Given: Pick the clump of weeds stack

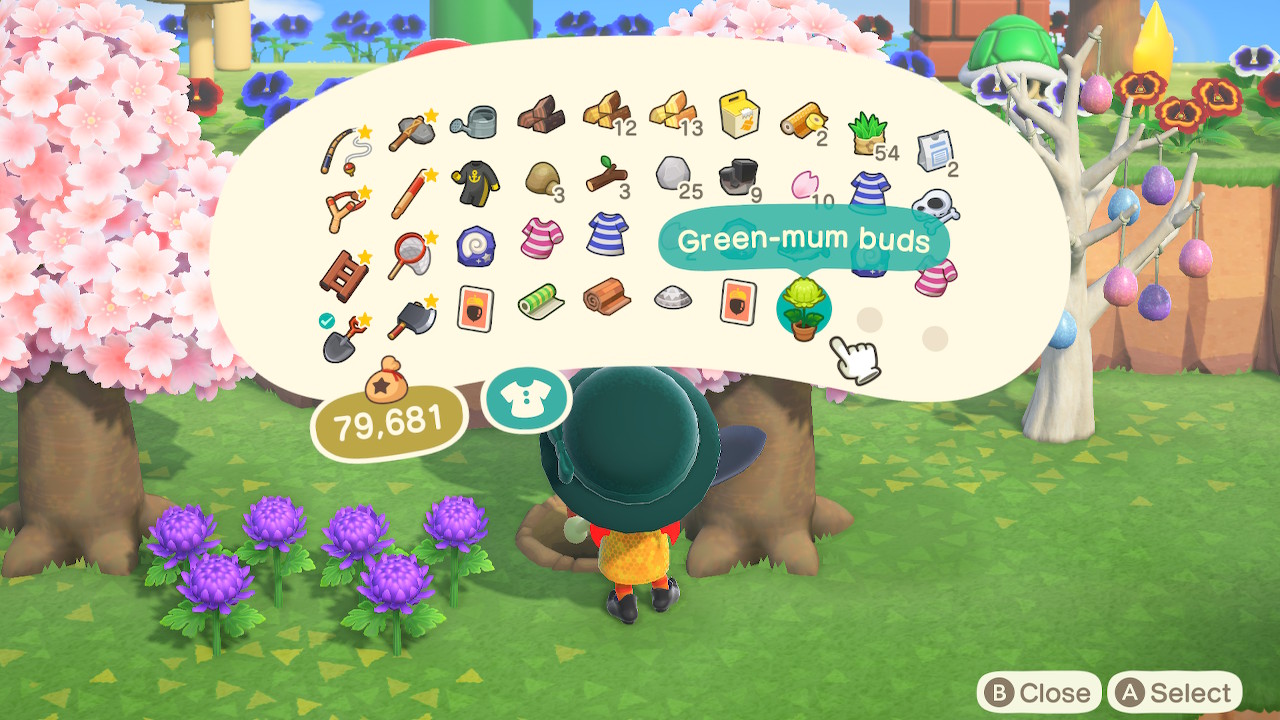Looking at the screenshot, I should coord(866,134).
